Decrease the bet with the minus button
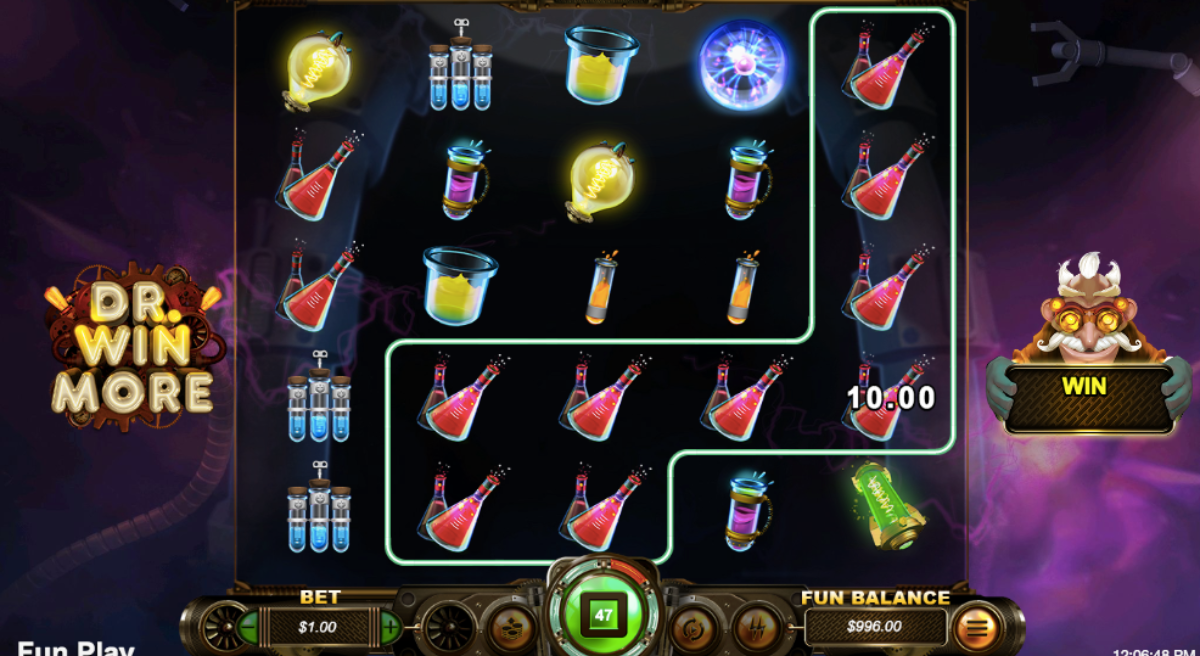The height and width of the screenshot is (656, 1200). (x=246, y=628)
